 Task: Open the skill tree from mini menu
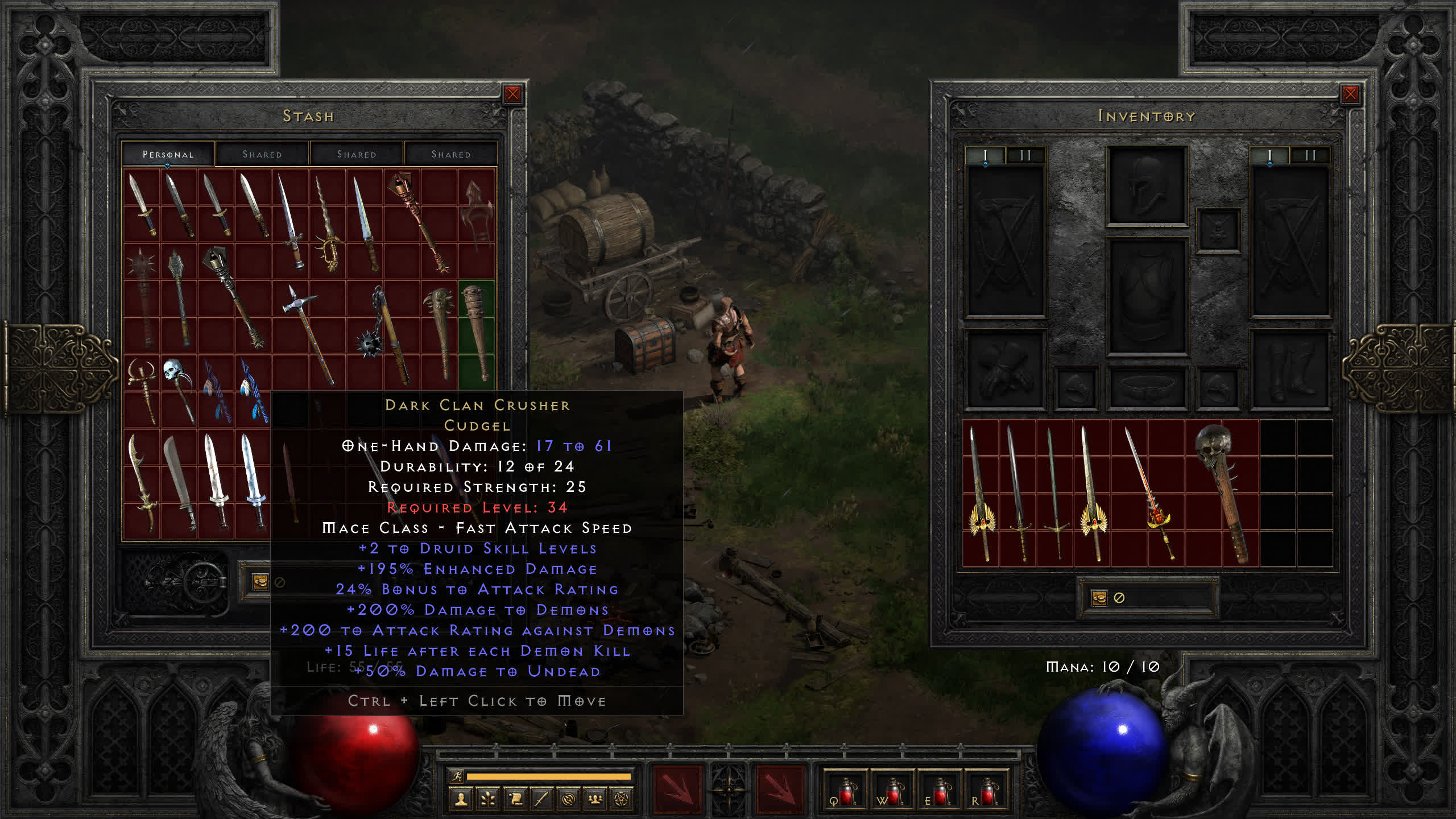click(x=488, y=800)
